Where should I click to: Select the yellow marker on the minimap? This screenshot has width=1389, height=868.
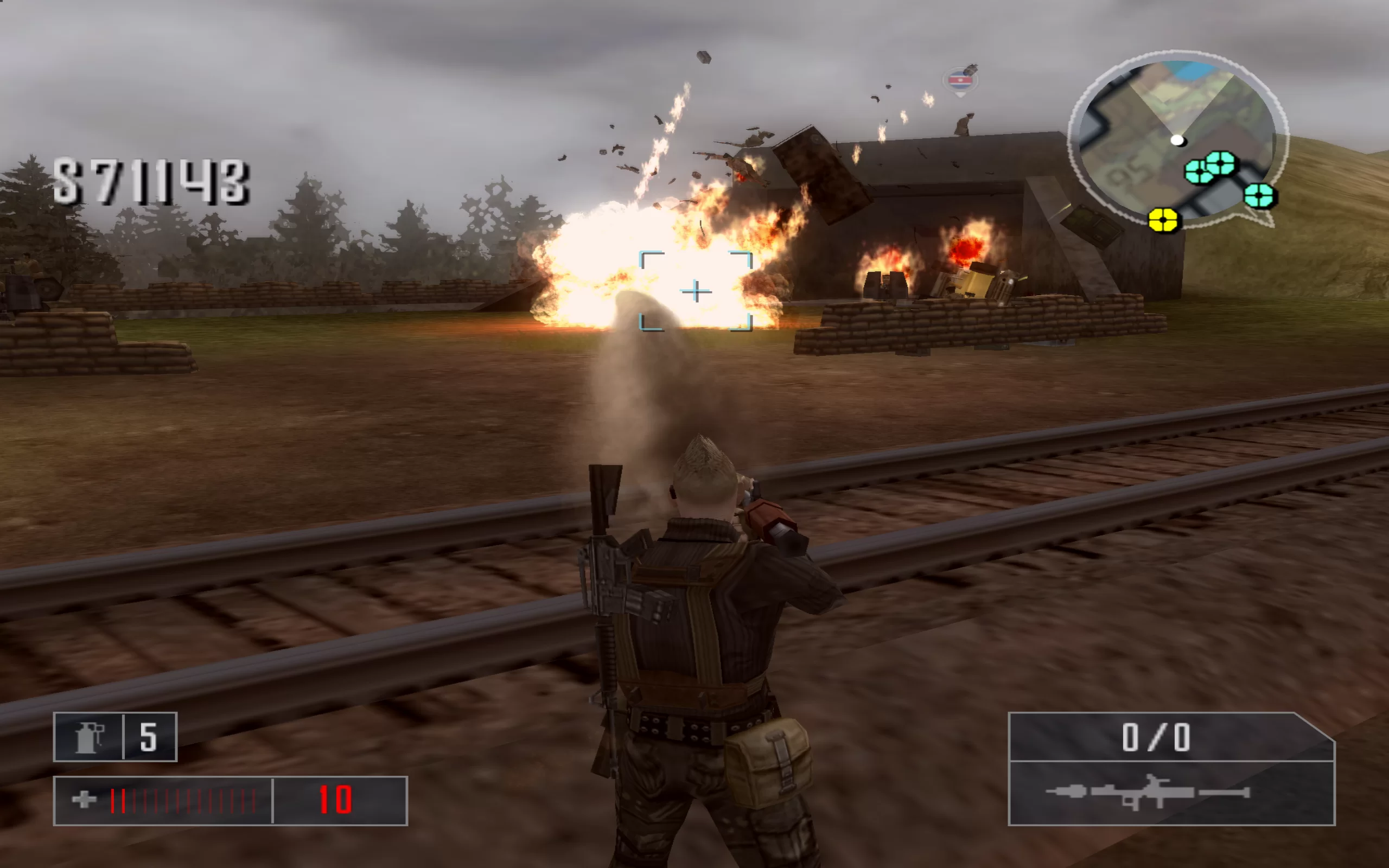[x=1163, y=220]
